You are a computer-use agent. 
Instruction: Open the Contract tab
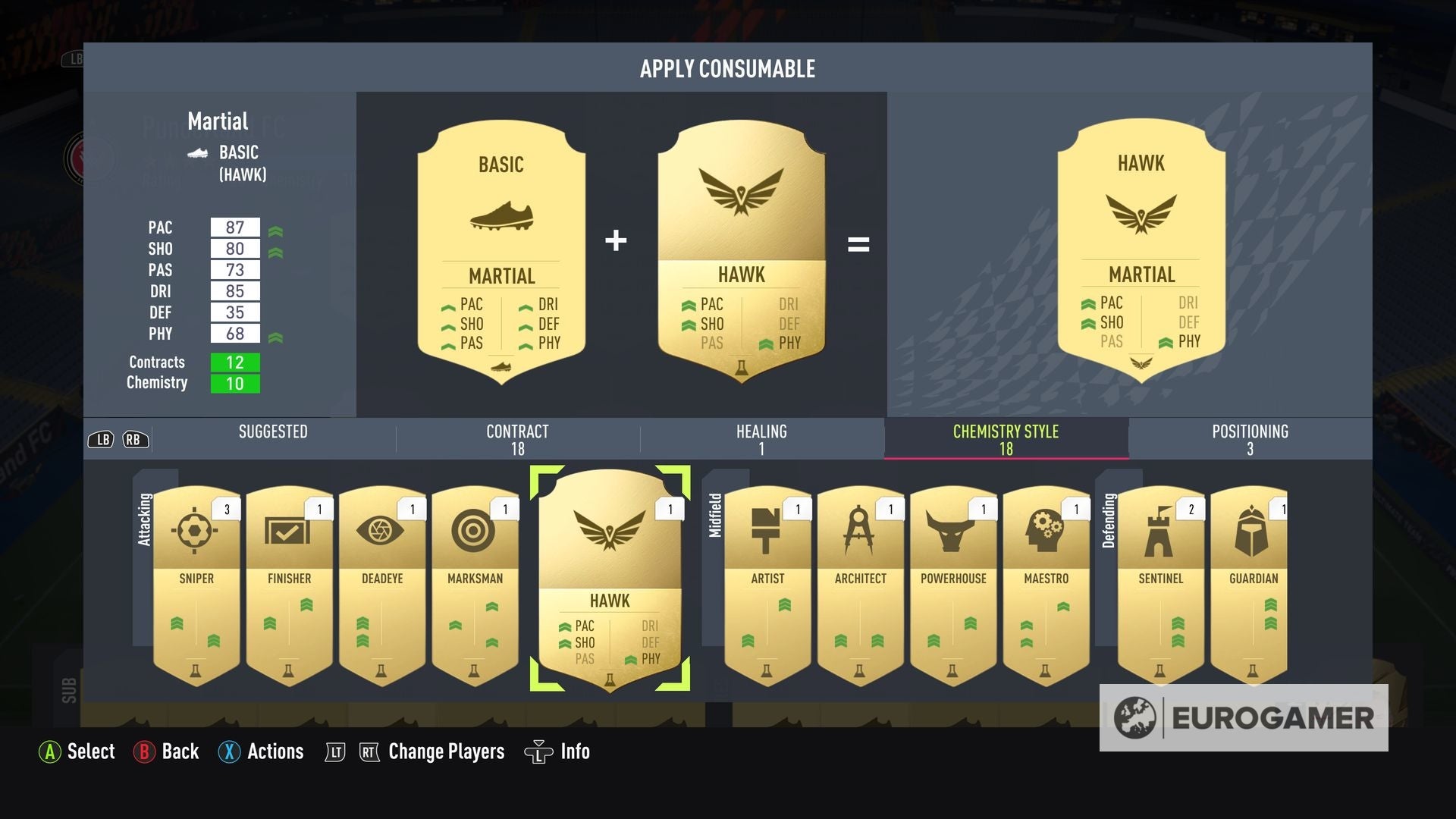518,438
